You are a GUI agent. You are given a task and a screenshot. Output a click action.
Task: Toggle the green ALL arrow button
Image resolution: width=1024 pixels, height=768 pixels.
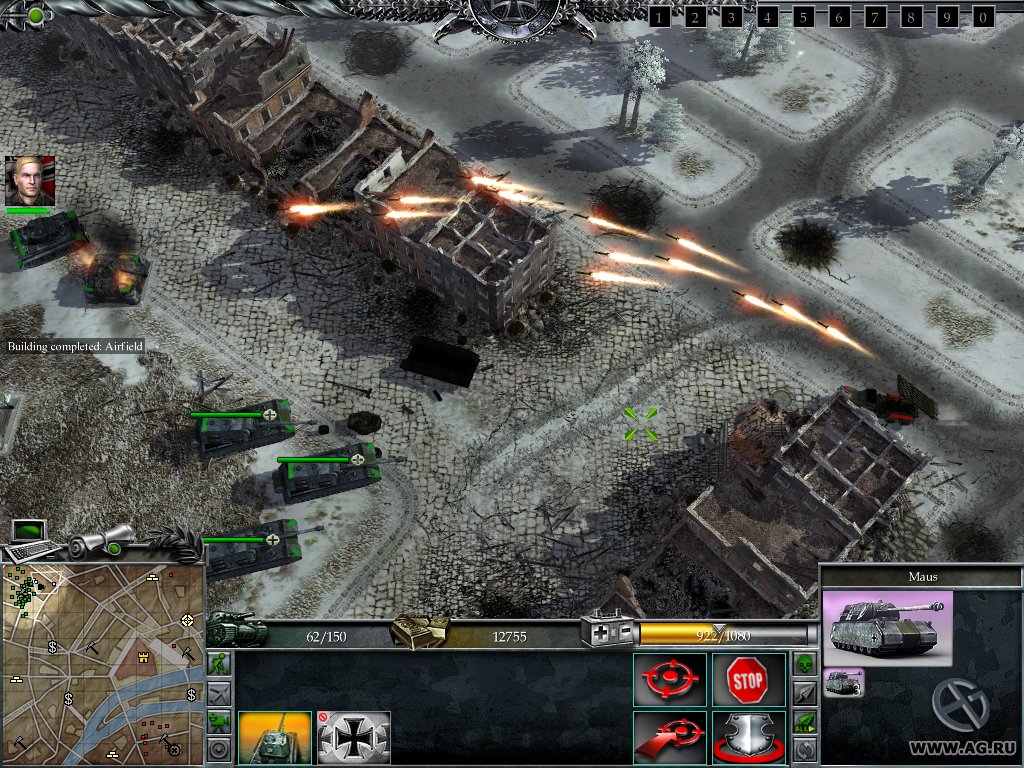pos(805,720)
